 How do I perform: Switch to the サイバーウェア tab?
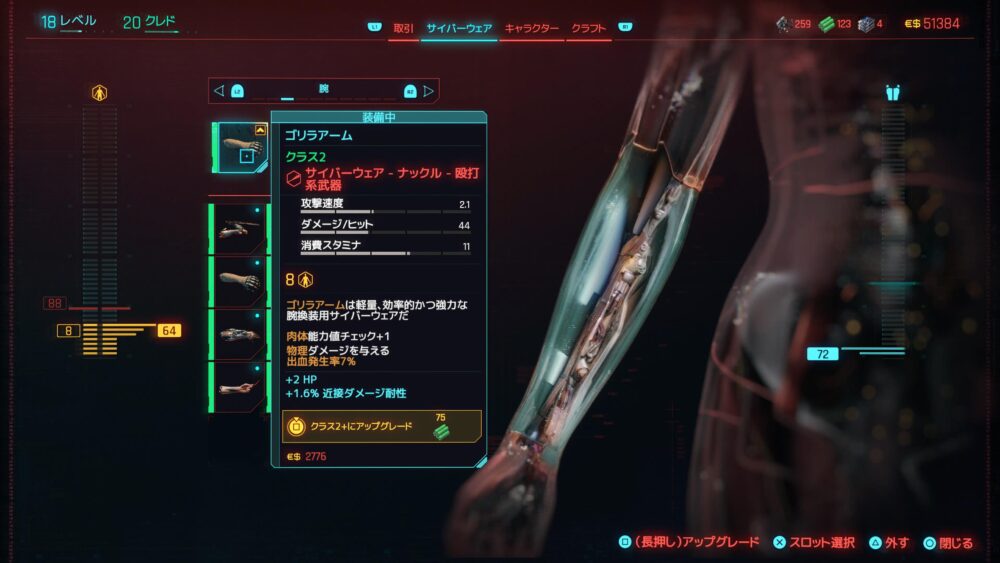tap(459, 28)
